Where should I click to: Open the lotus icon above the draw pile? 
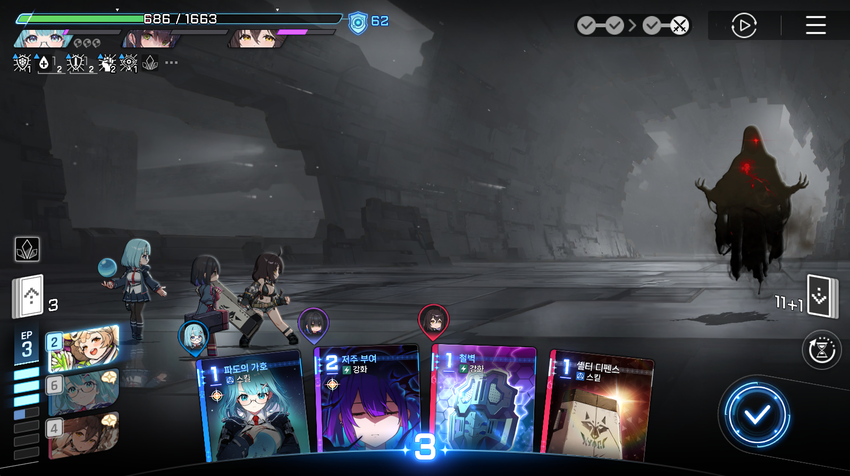pyautogui.click(x=27, y=249)
